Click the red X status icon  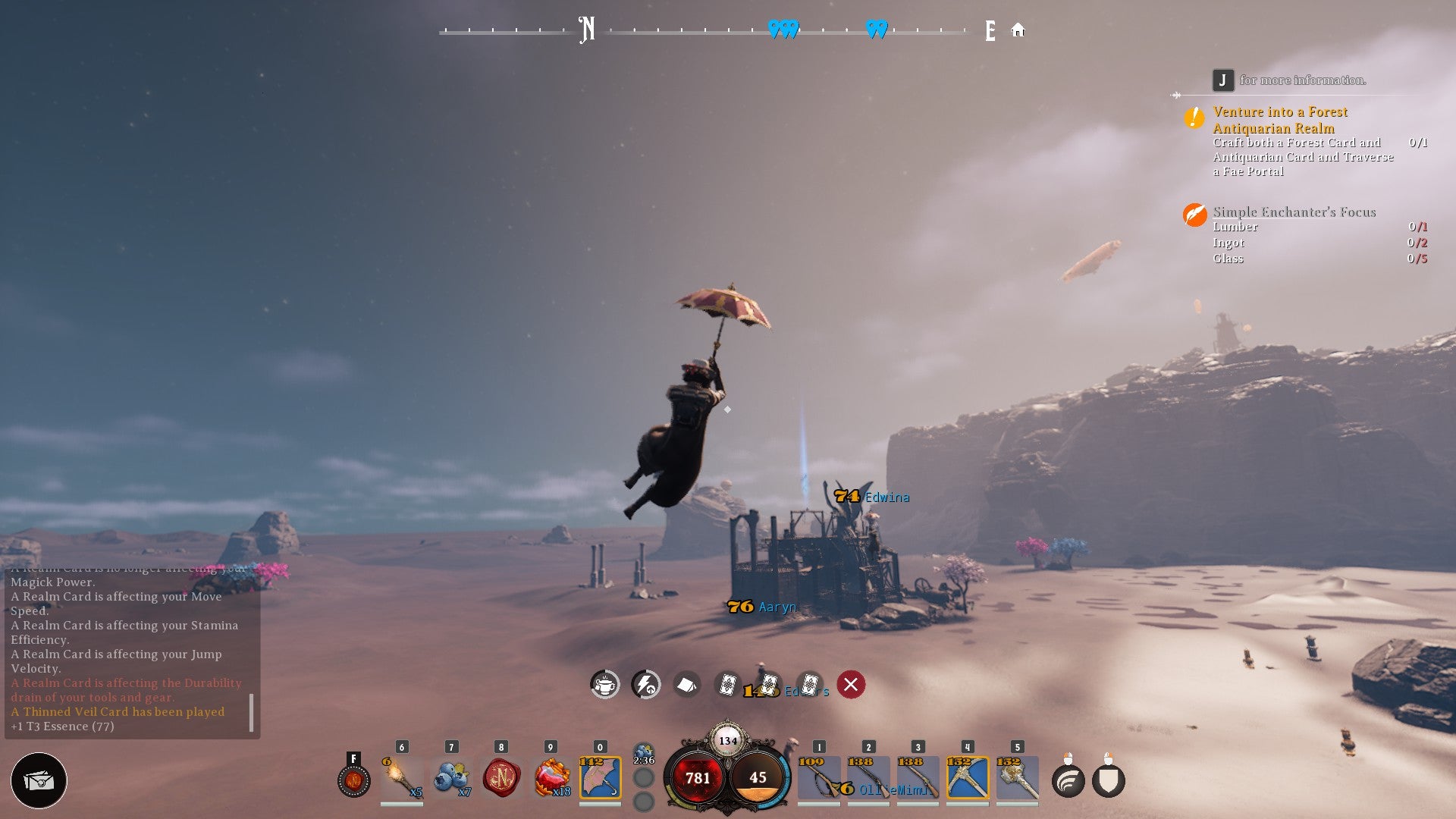[x=851, y=685]
